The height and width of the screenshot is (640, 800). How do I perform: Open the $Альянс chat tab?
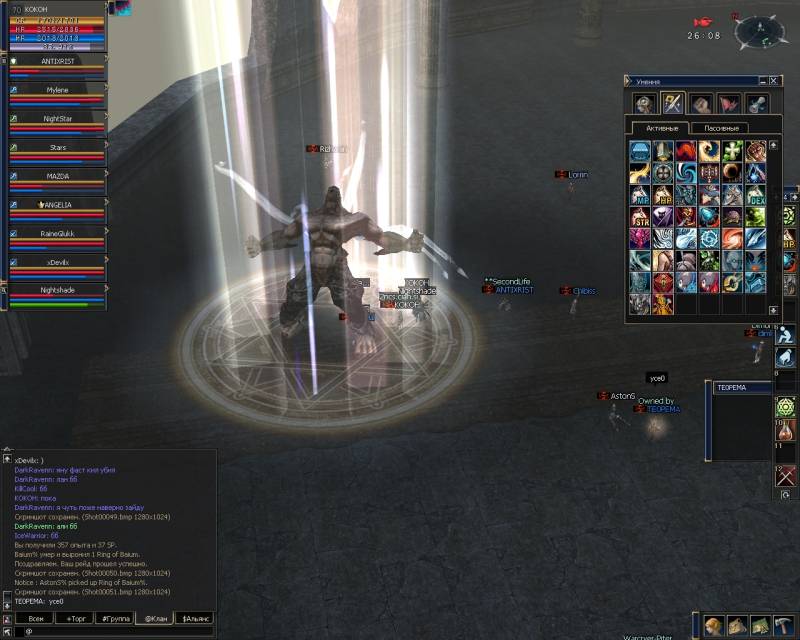click(x=194, y=618)
